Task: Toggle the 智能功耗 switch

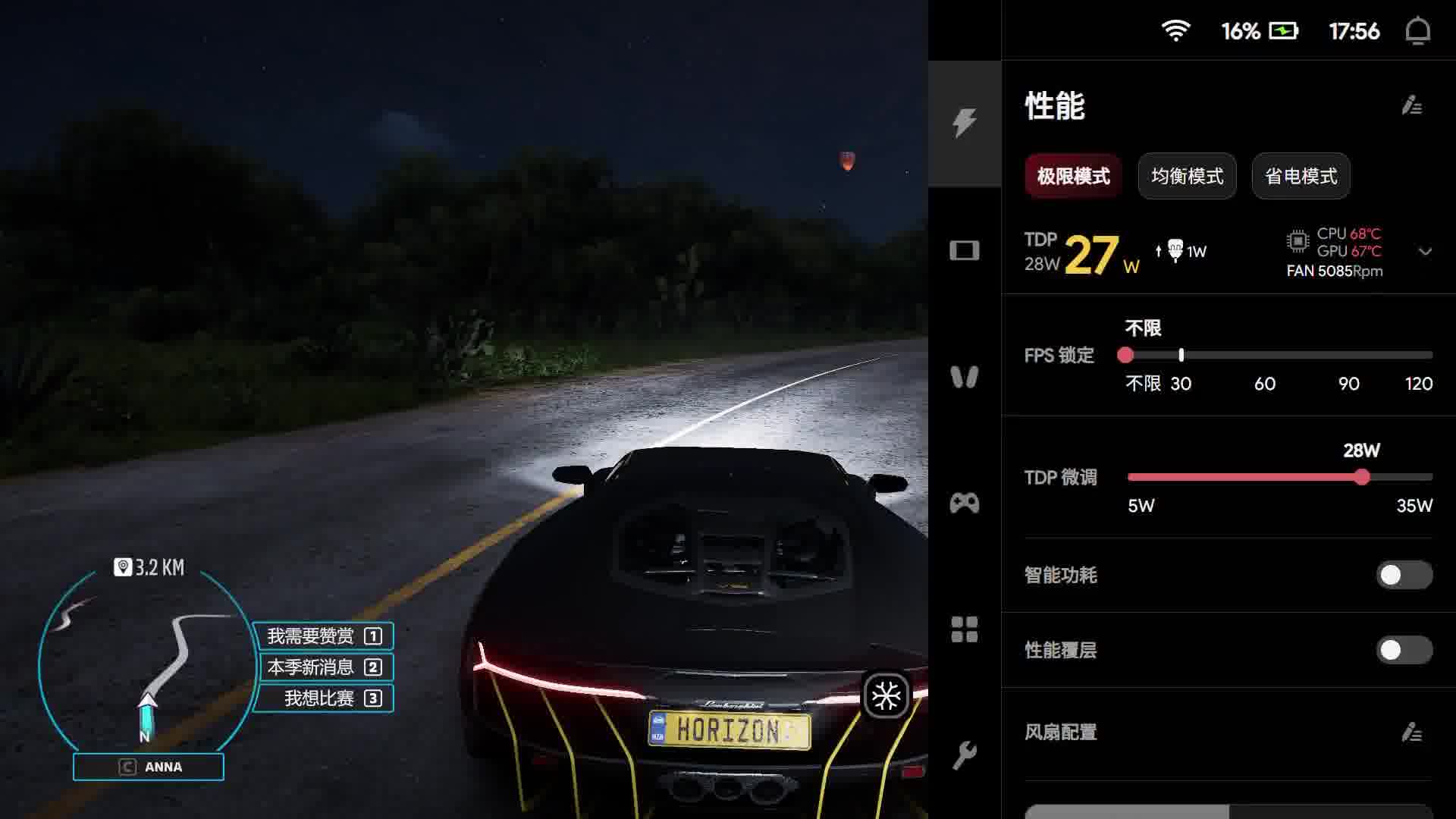Action: coord(1404,575)
